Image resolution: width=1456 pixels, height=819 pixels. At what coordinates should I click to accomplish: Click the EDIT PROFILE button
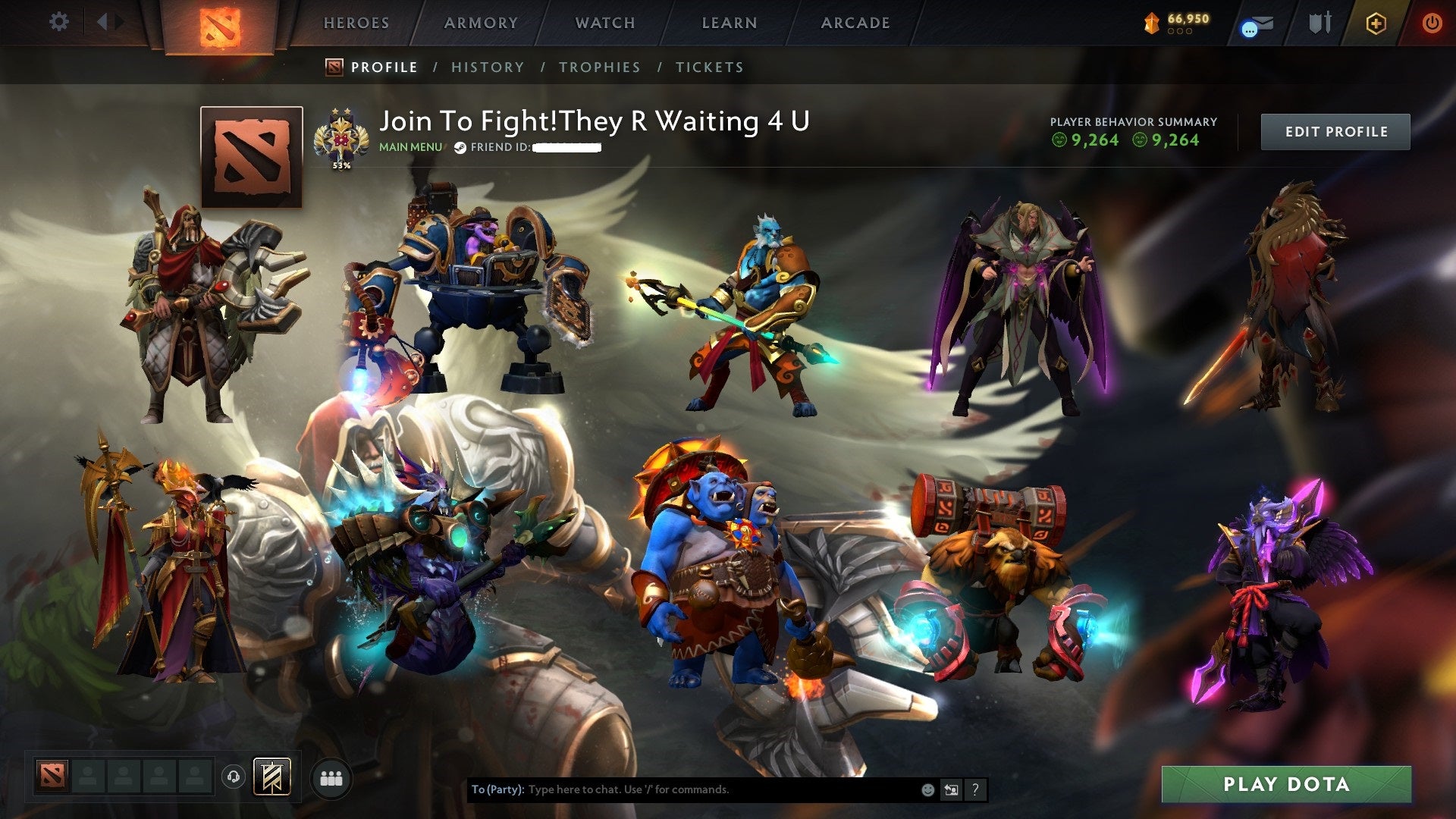pyautogui.click(x=1335, y=130)
